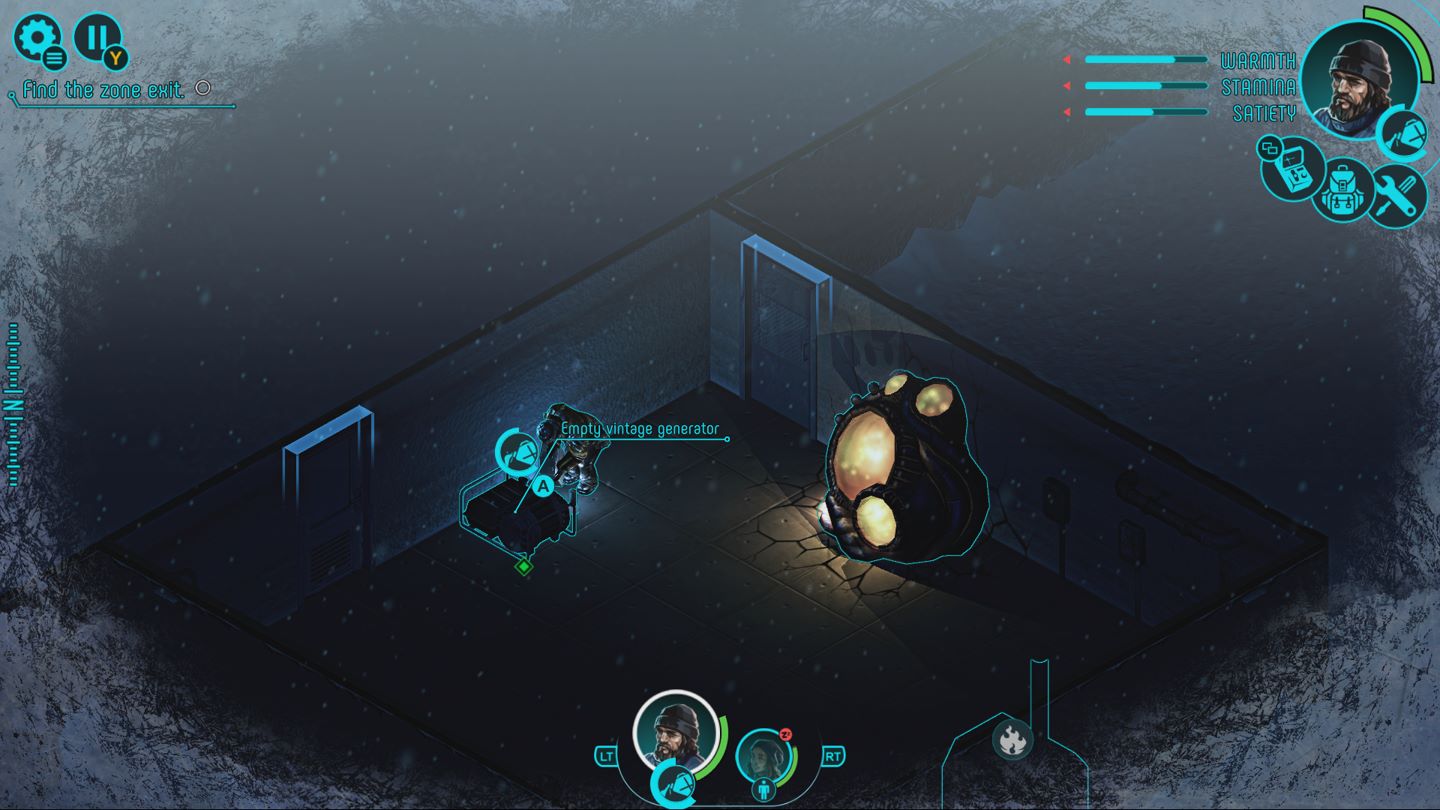Open the wrench and screwdriver crafting menu

pos(1396,193)
